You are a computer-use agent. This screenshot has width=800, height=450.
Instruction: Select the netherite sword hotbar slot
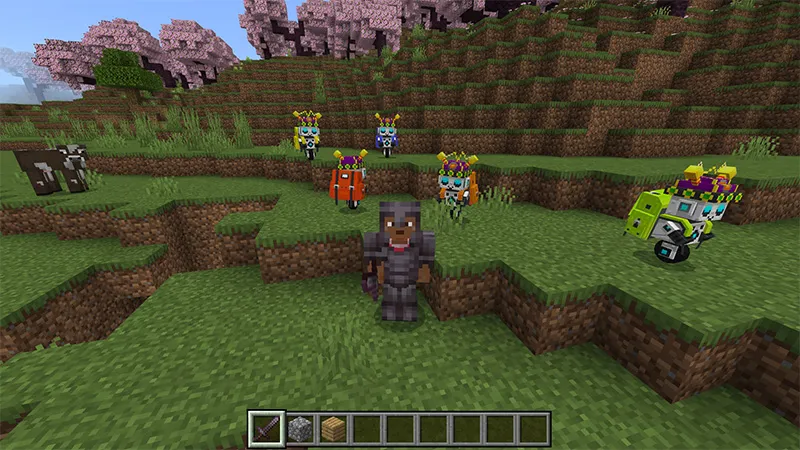click(x=266, y=429)
